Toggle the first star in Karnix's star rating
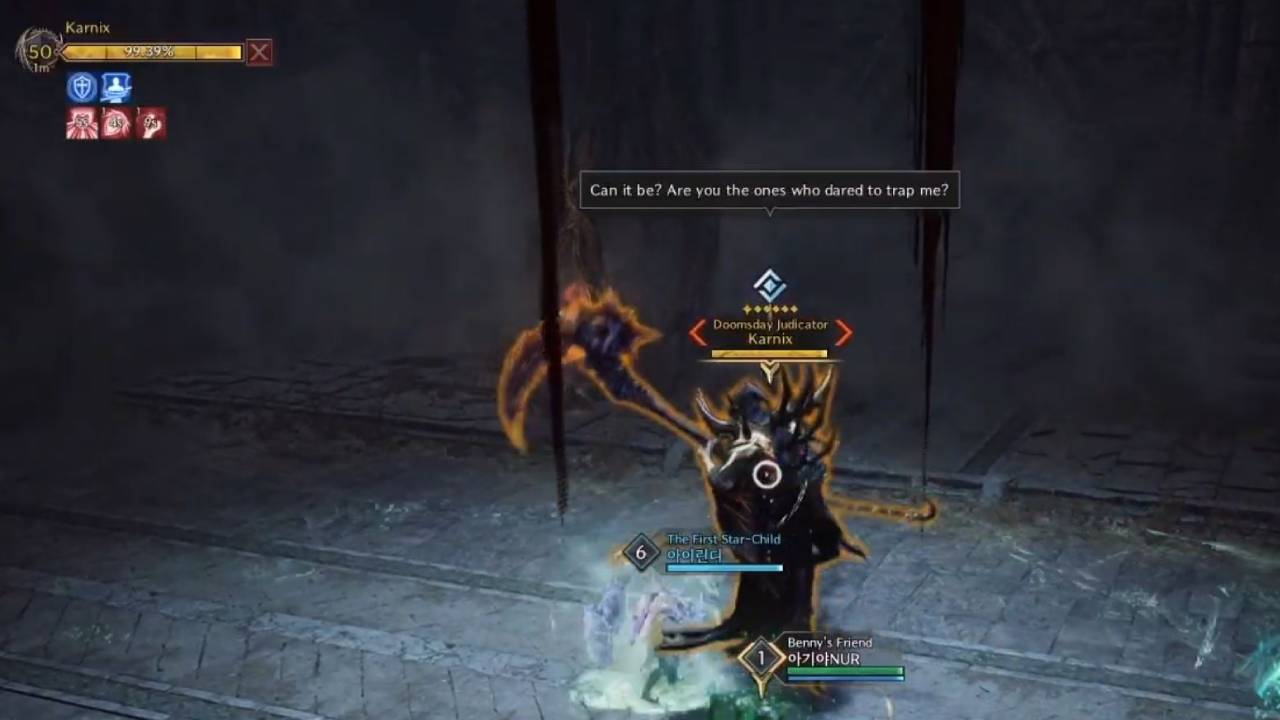This screenshot has width=1280, height=720. tap(746, 308)
